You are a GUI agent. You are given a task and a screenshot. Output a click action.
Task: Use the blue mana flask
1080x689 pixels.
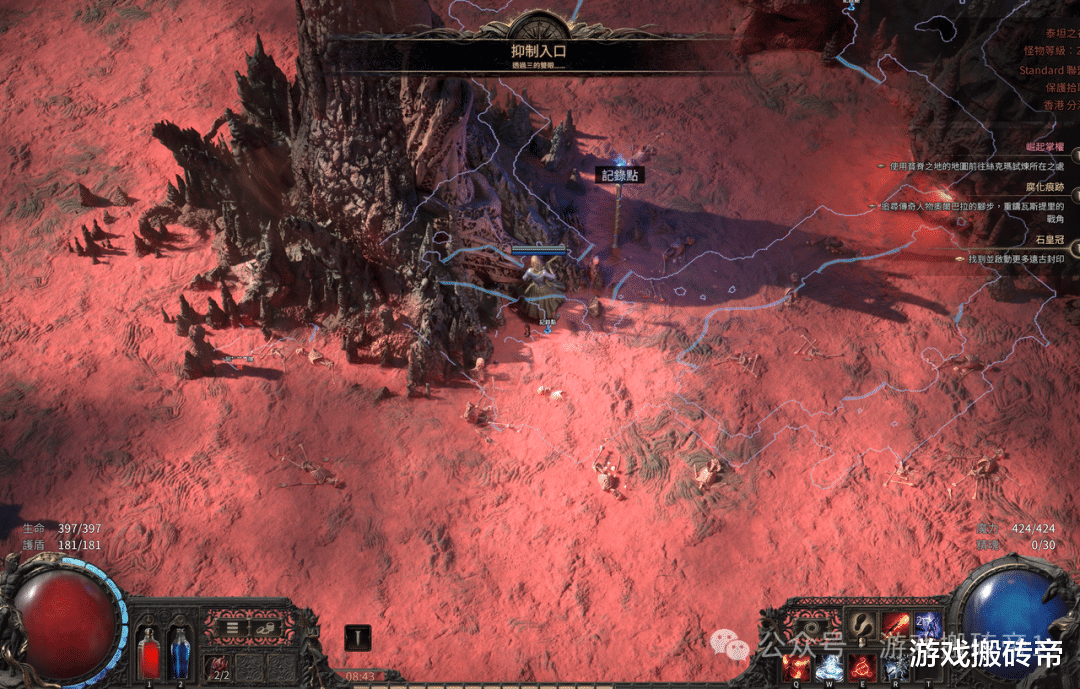[x=180, y=653]
